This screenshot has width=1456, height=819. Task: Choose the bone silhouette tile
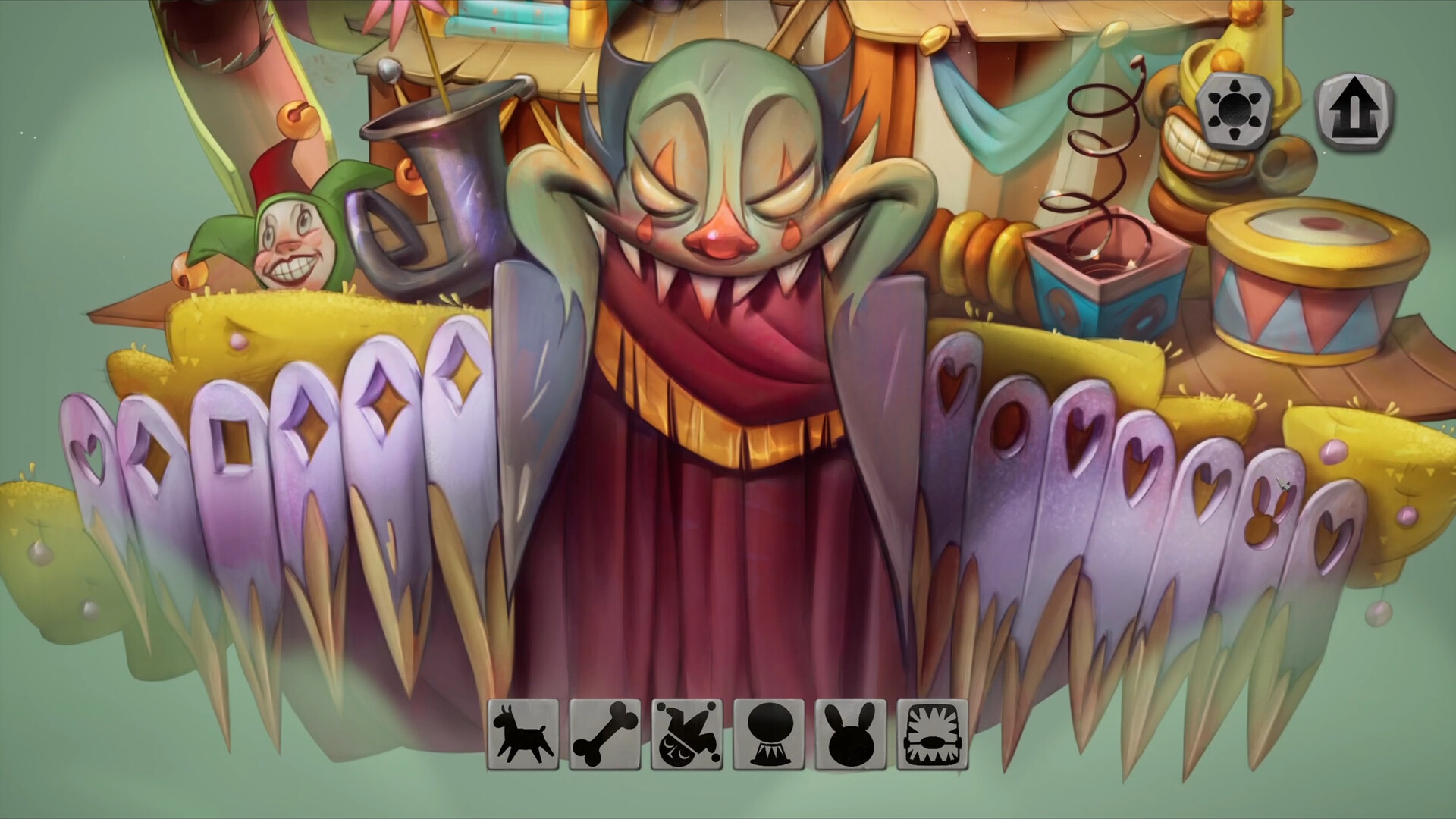coord(605,735)
